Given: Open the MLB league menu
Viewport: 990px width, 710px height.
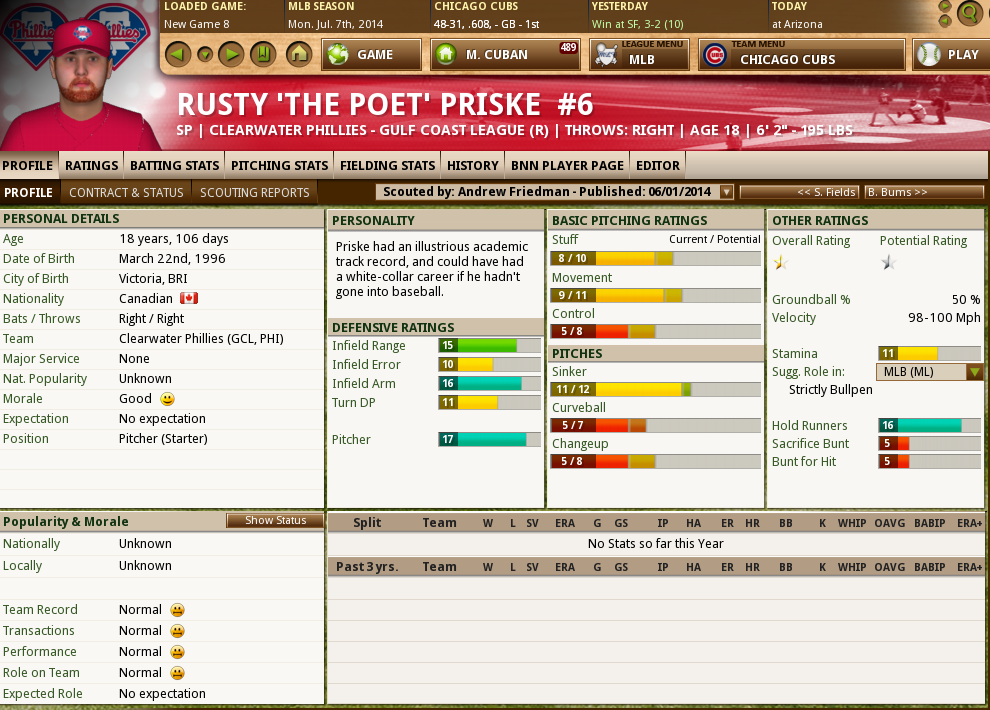Looking at the screenshot, I should point(639,55).
